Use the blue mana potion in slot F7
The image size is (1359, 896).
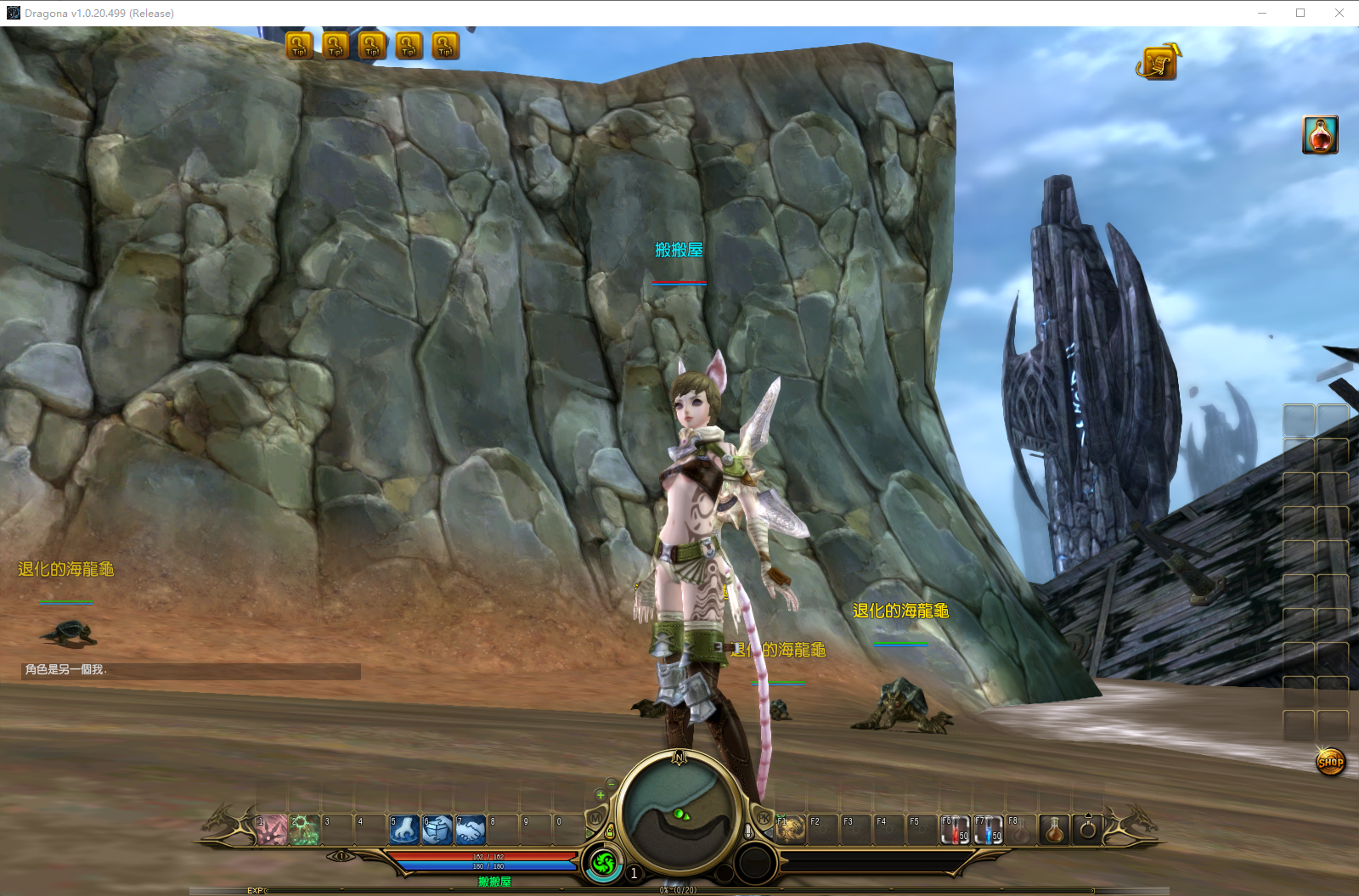tap(989, 830)
